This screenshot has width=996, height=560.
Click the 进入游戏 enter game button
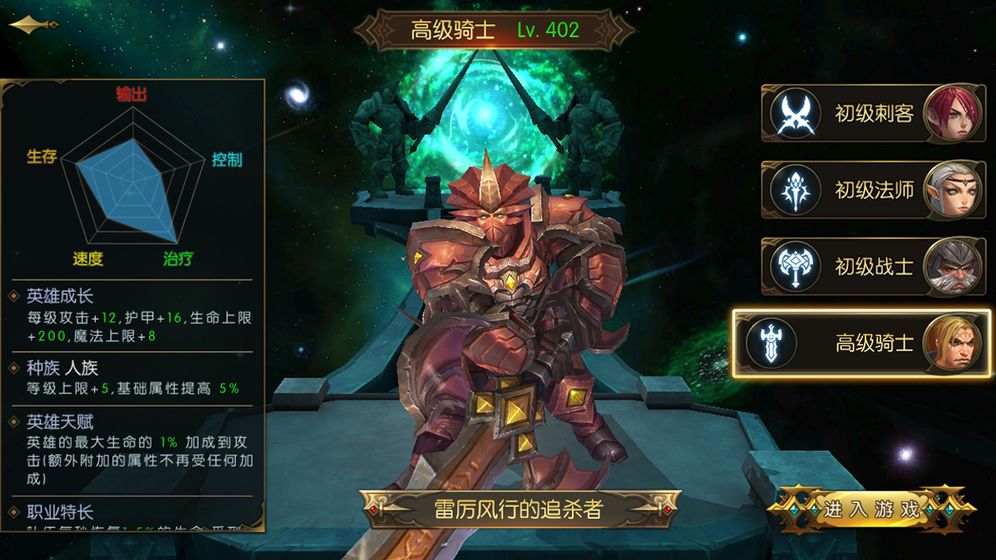tap(872, 508)
